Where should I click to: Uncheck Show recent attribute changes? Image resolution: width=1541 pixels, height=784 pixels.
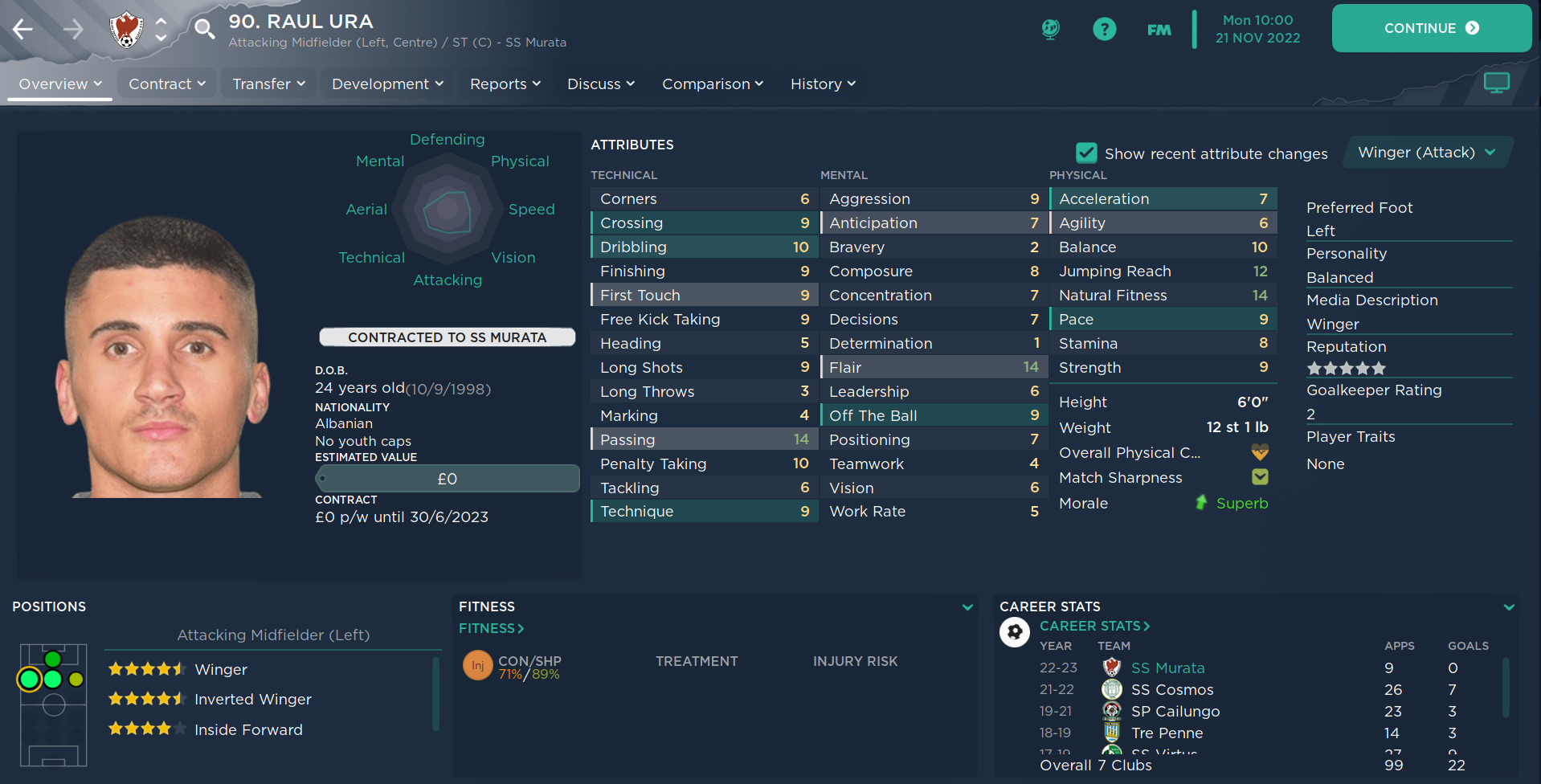(1086, 153)
